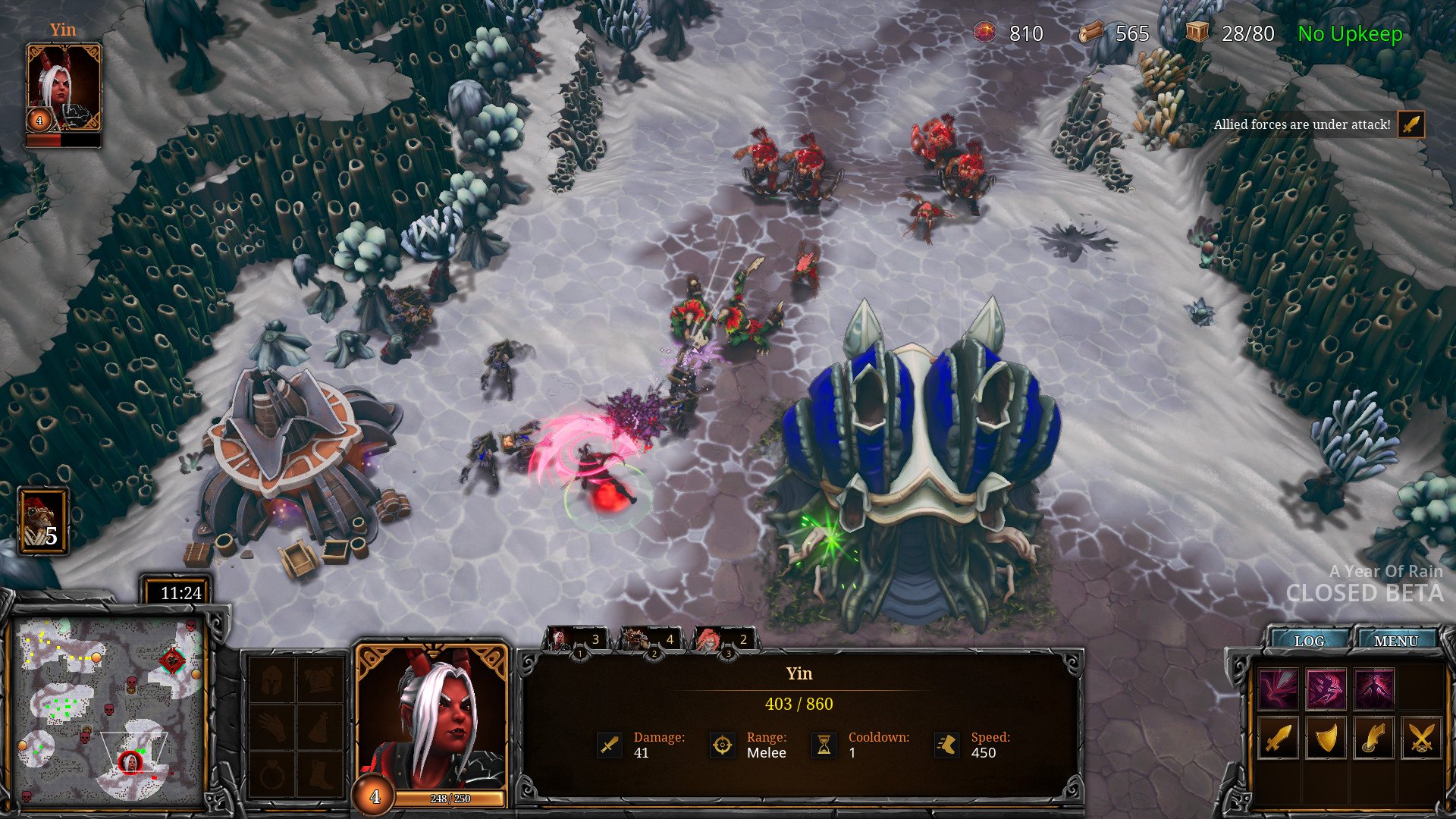Use the dashing figure ability icon
Screen dimensions: 1456x819
[1326, 689]
